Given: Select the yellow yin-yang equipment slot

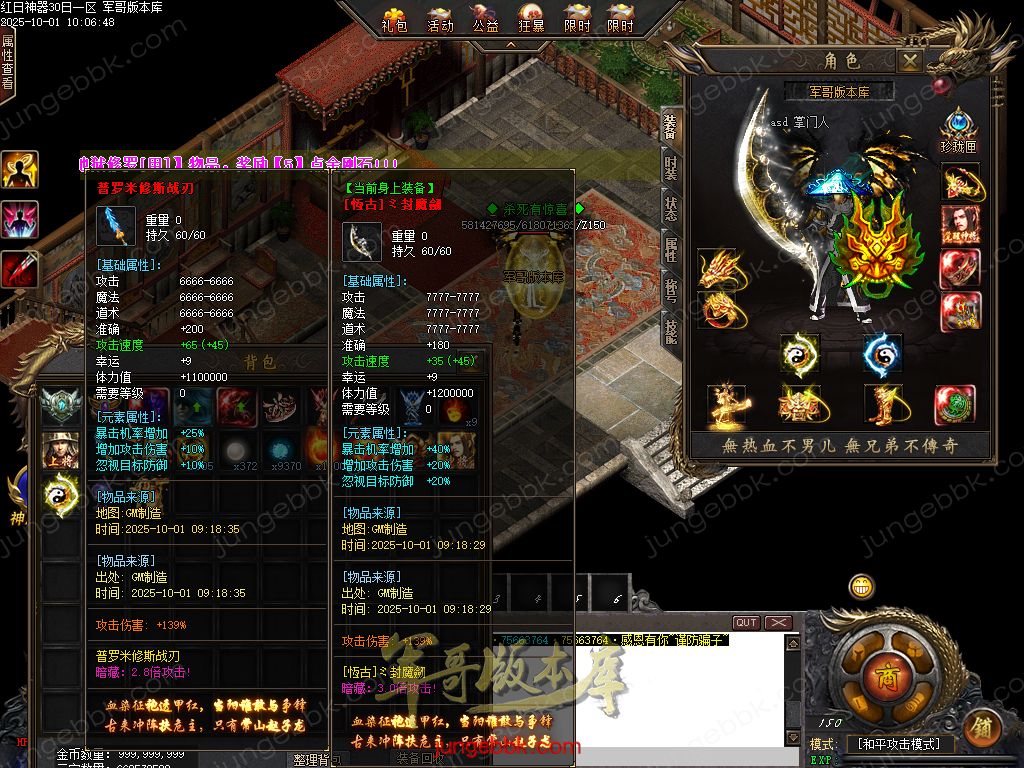Looking at the screenshot, I should [x=800, y=354].
